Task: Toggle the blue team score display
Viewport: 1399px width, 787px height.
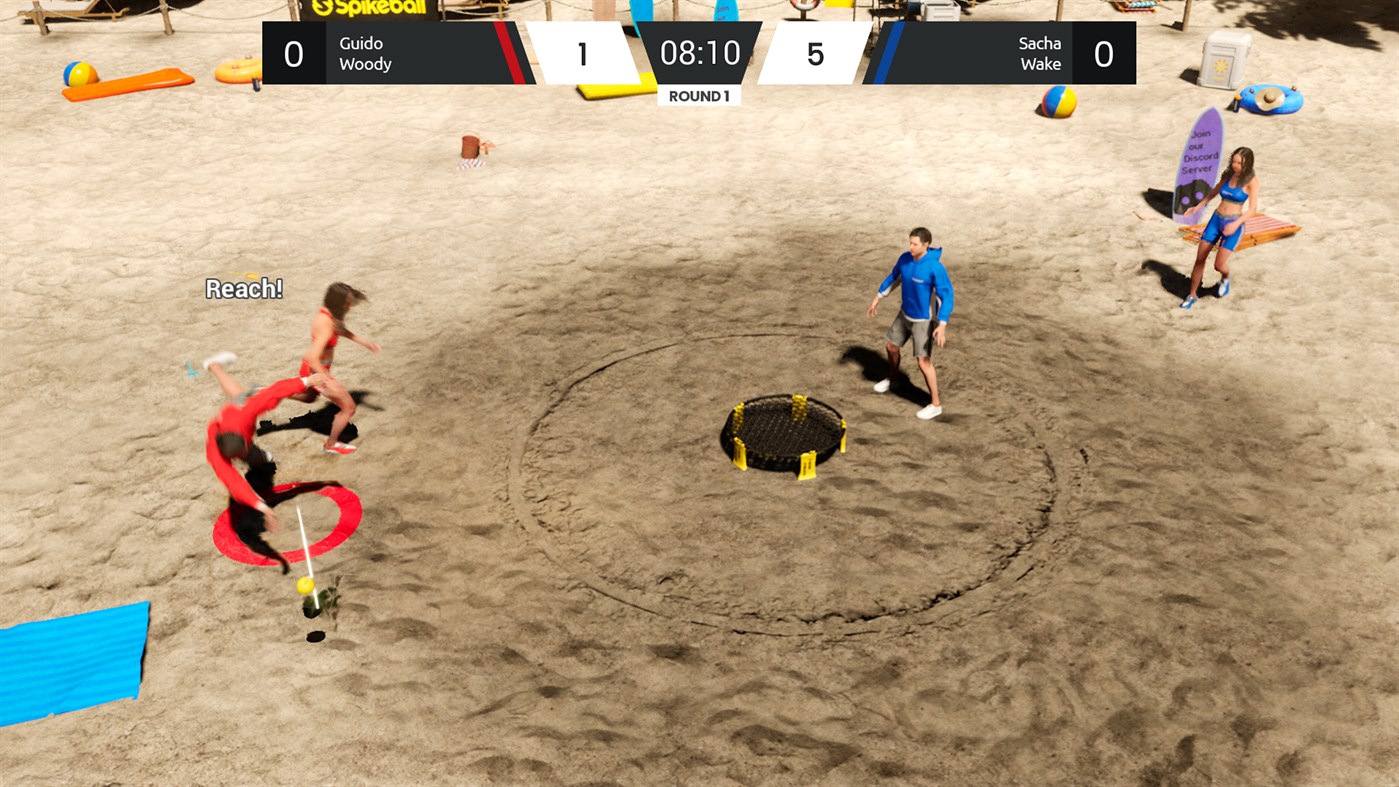Action: click(815, 52)
